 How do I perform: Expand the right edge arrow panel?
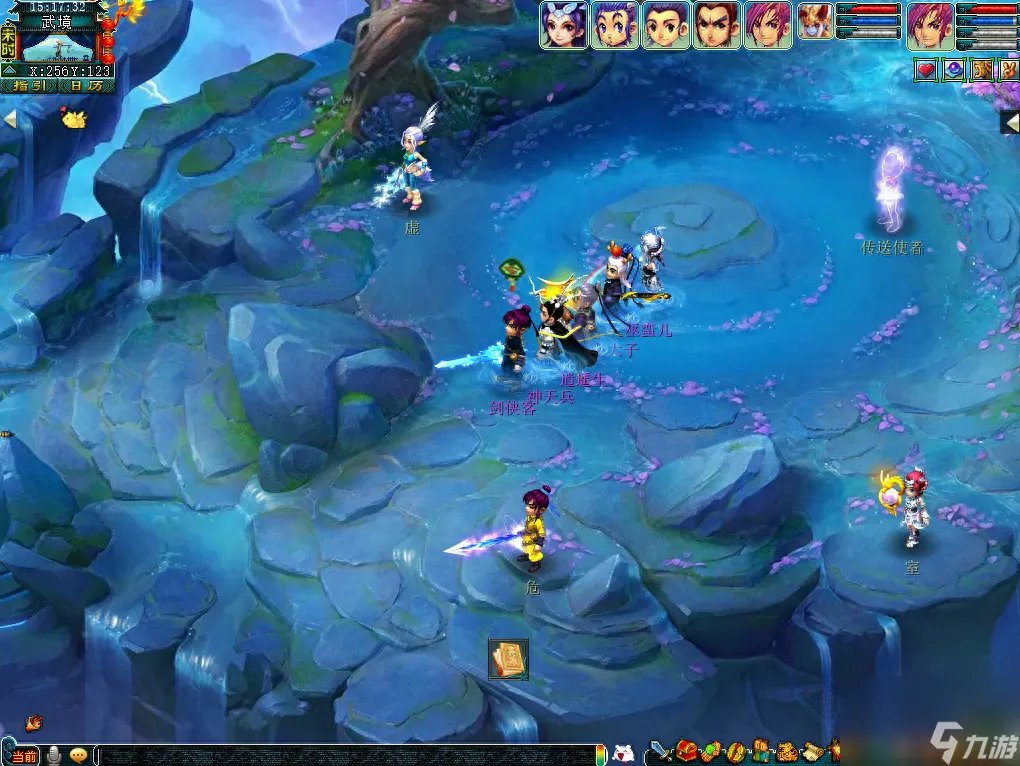coord(1009,122)
